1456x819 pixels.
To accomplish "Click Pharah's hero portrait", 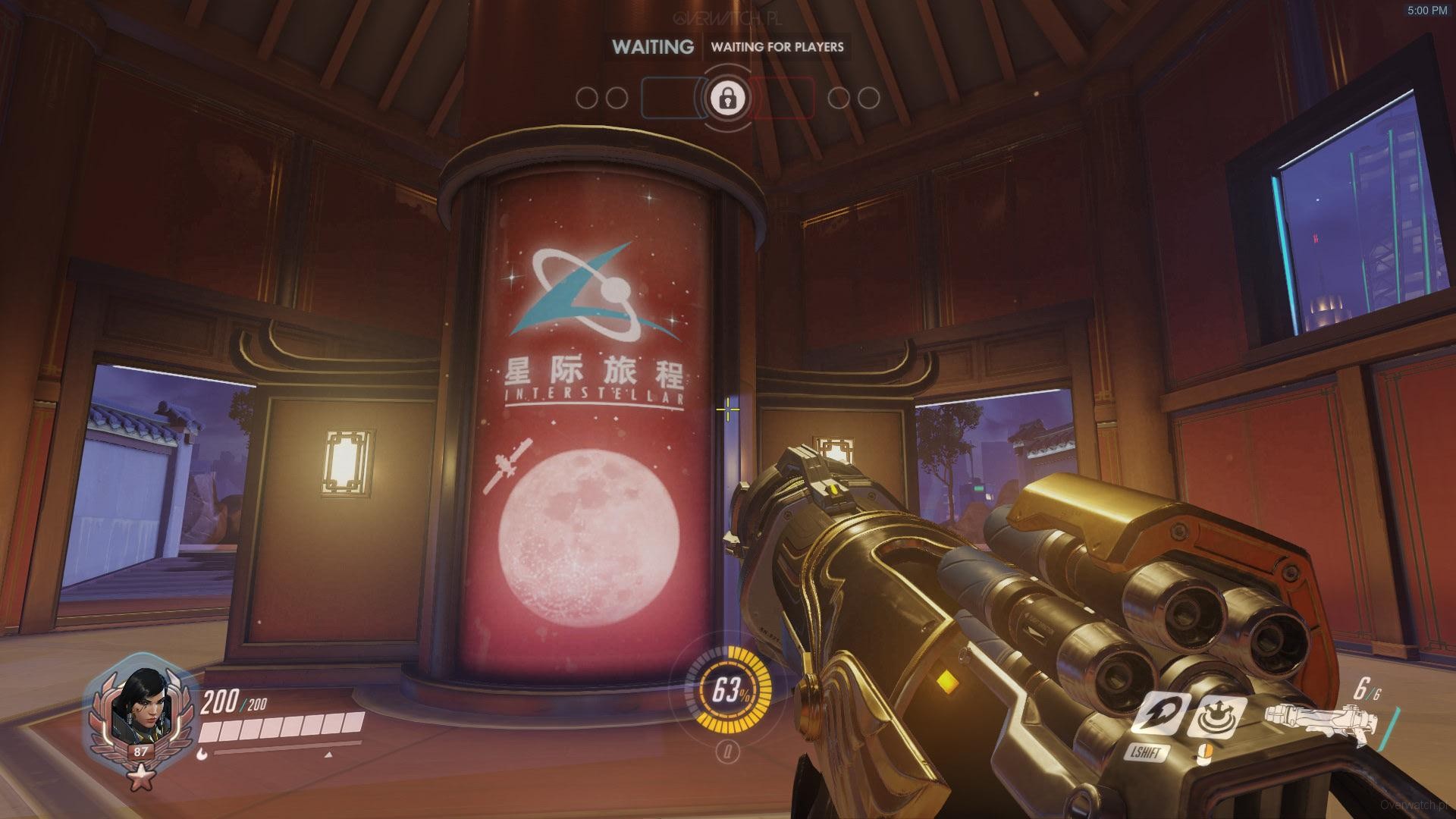I will (x=133, y=709).
